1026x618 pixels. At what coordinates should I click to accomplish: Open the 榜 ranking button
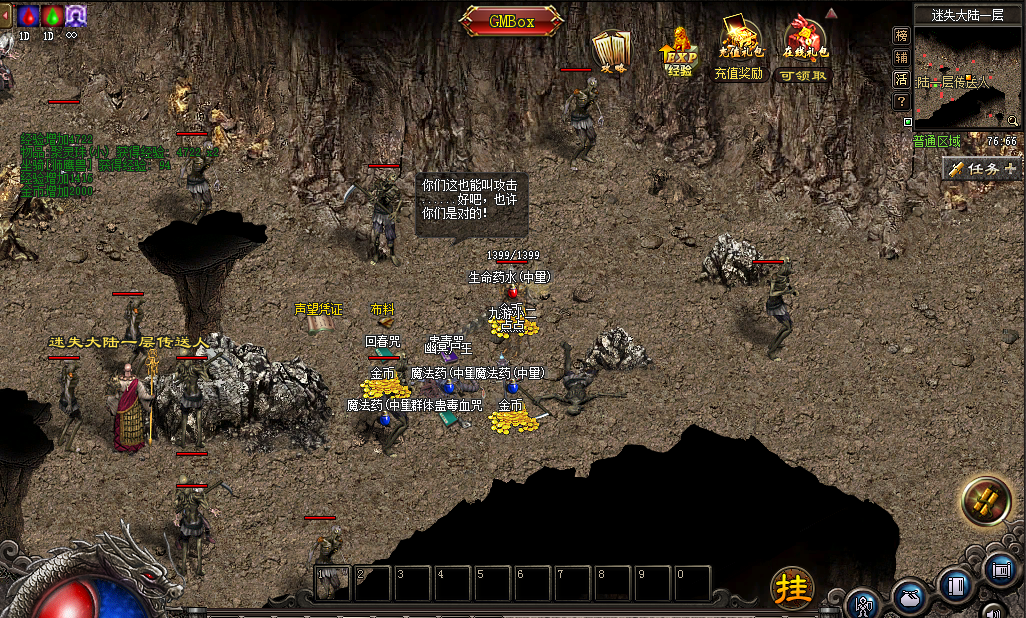coord(901,35)
